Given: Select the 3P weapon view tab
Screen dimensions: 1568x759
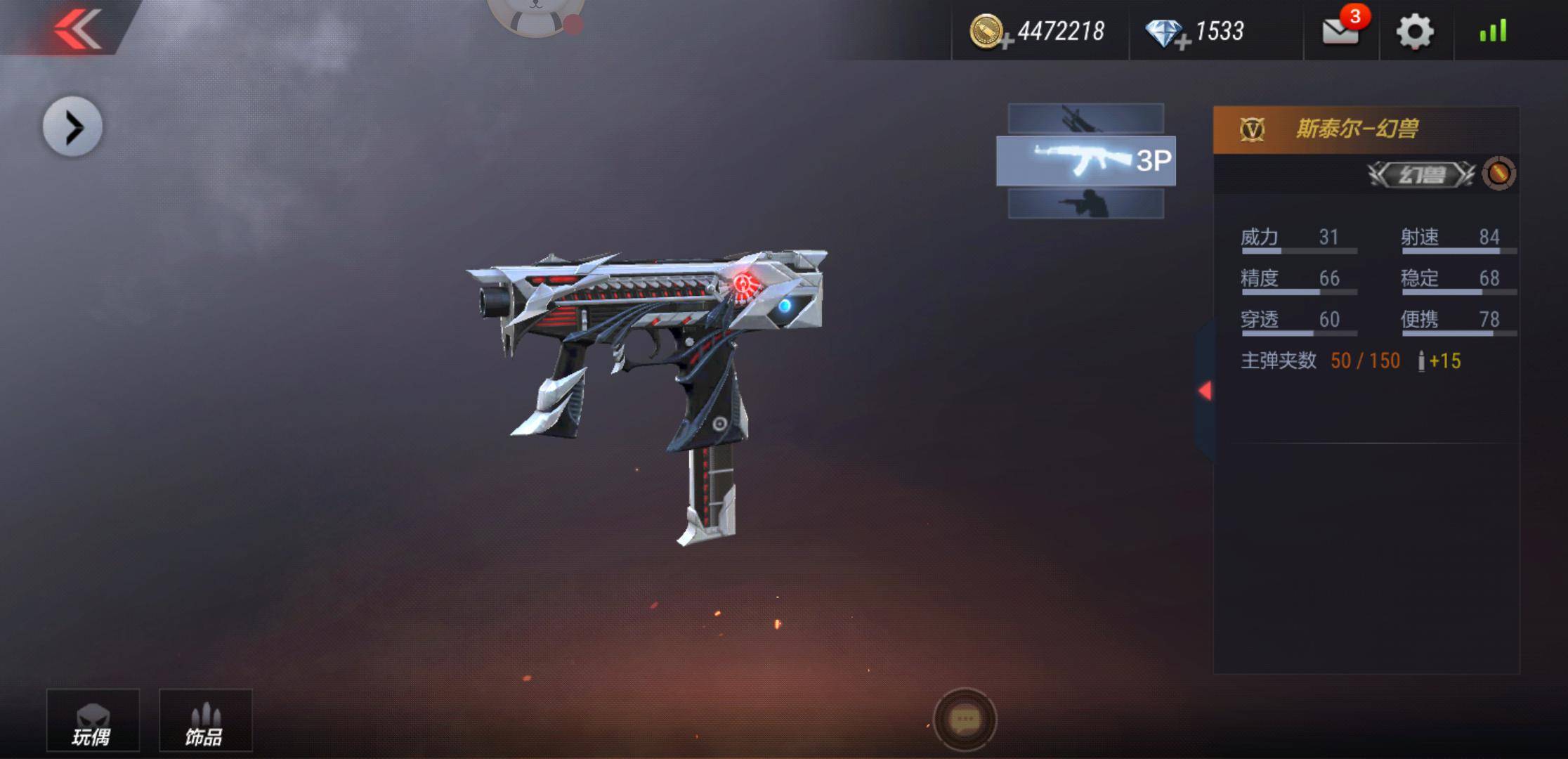Looking at the screenshot, I should point(1085,161).
